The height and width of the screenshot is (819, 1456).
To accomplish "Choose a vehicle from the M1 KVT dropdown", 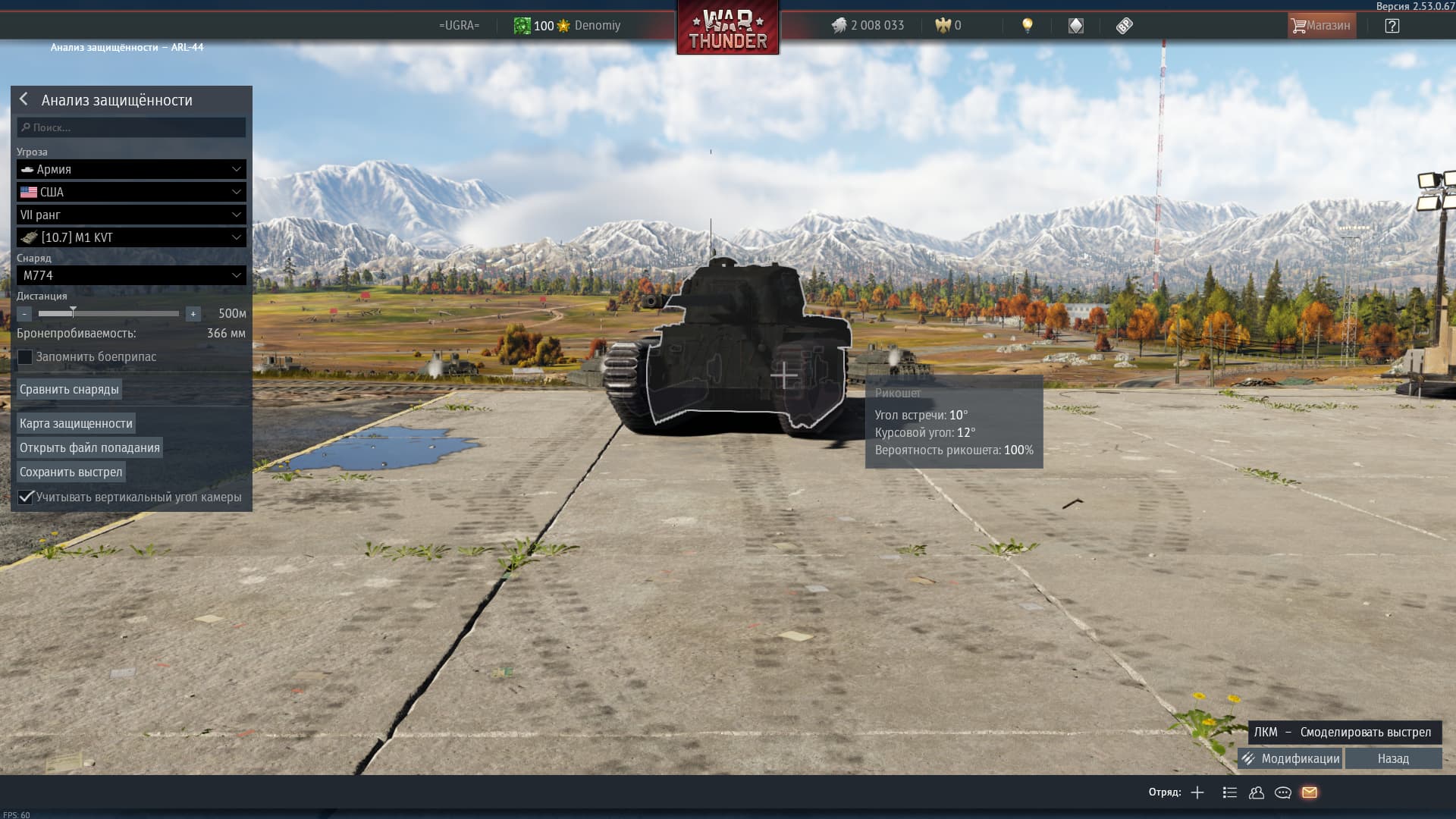I will point(131,237).
